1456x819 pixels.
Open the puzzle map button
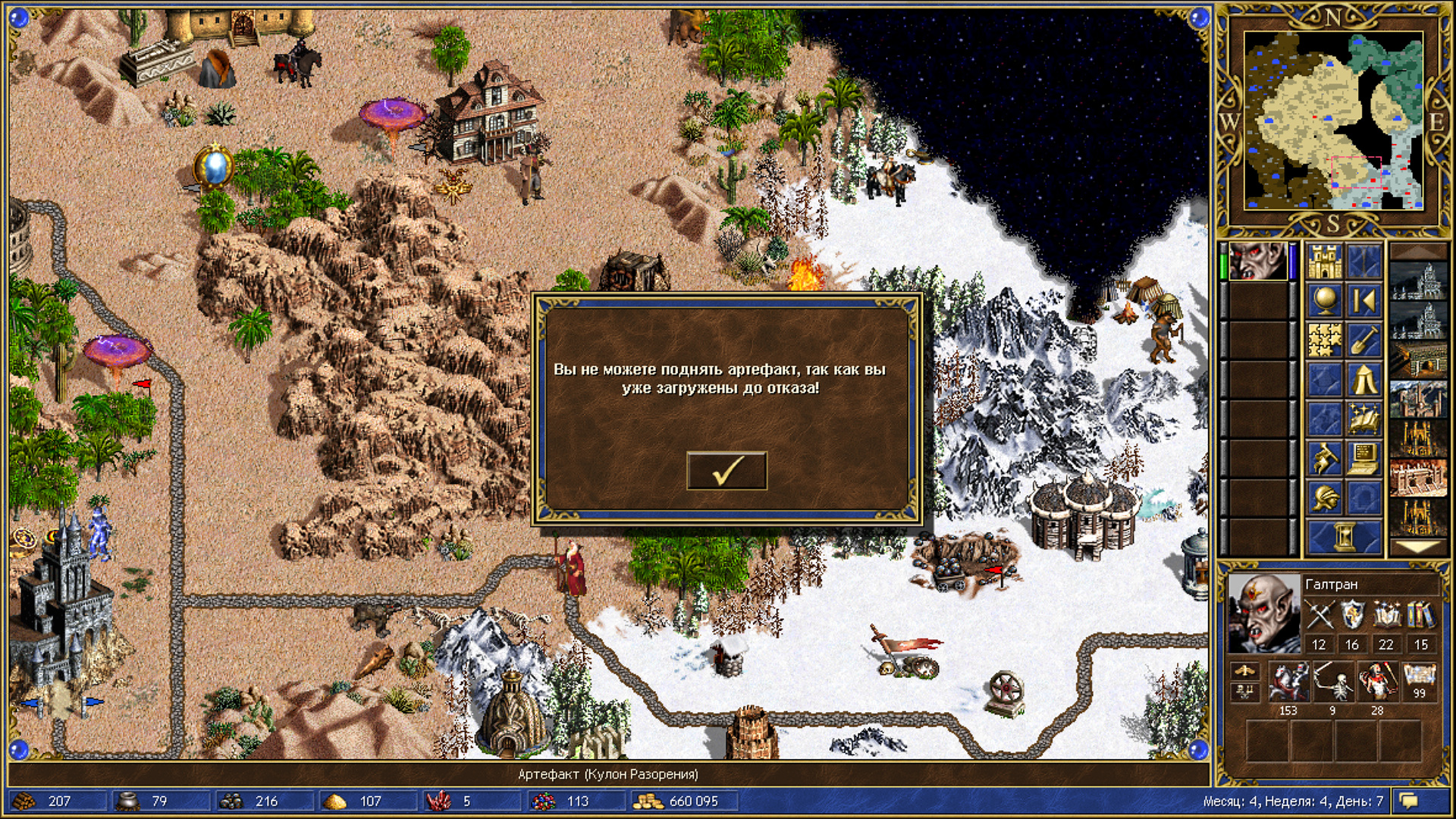coord(1324,340)
